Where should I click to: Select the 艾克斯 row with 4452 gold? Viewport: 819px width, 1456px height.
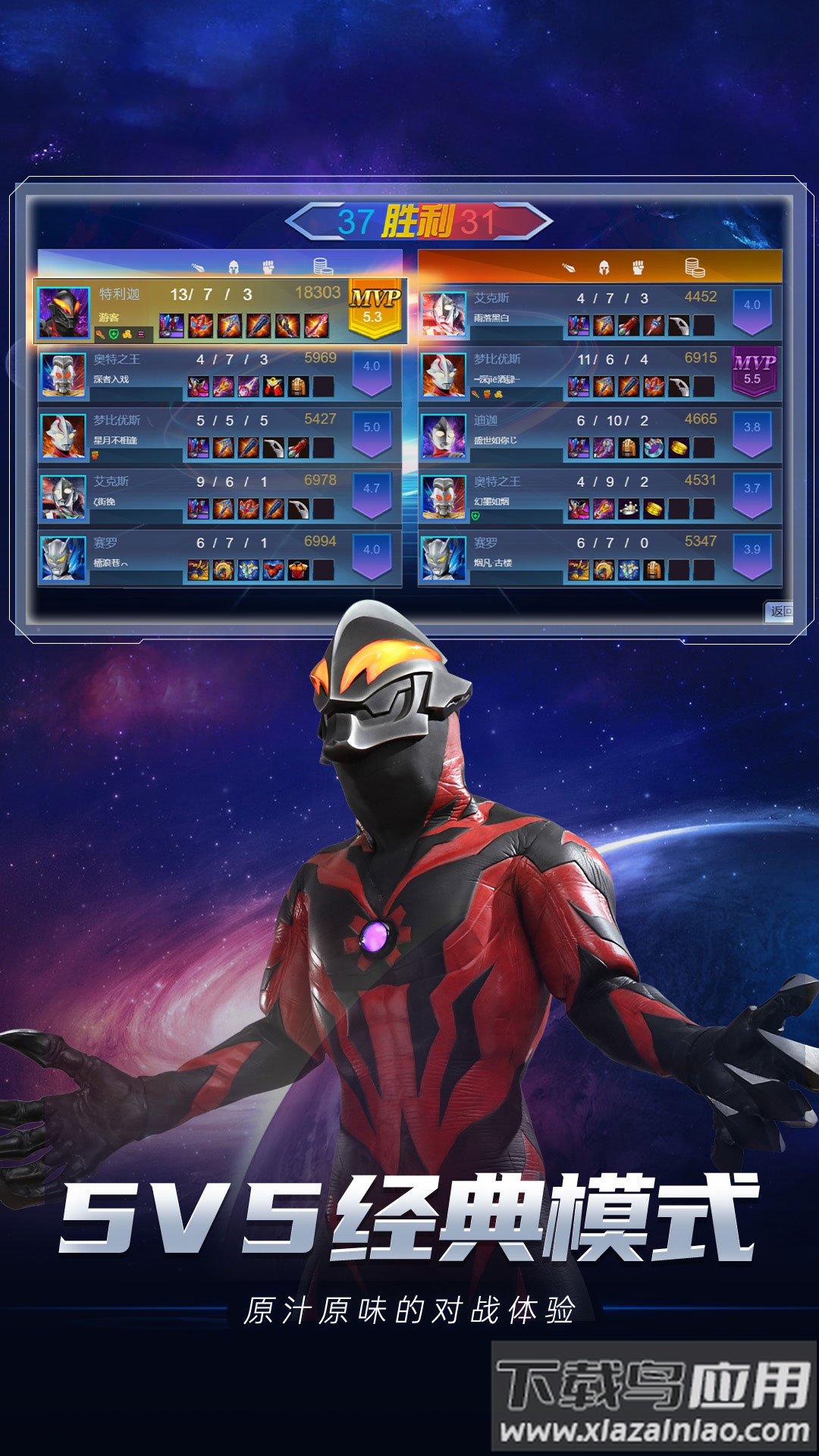click(599, 312)
